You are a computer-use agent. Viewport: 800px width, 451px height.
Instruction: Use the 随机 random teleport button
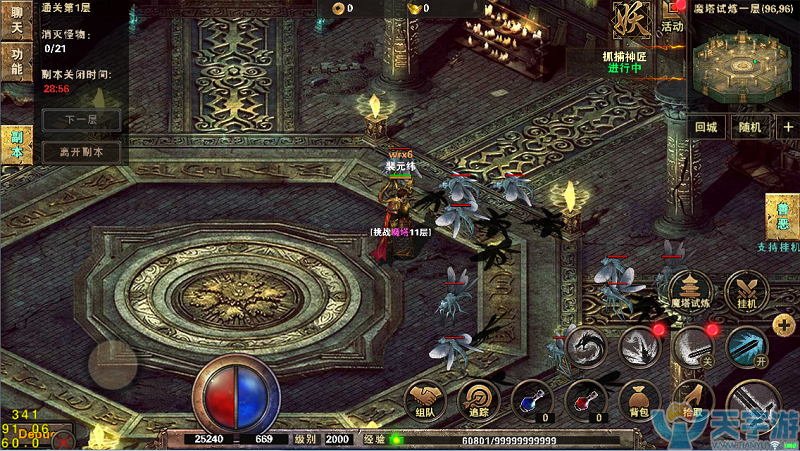click(750, 127)
